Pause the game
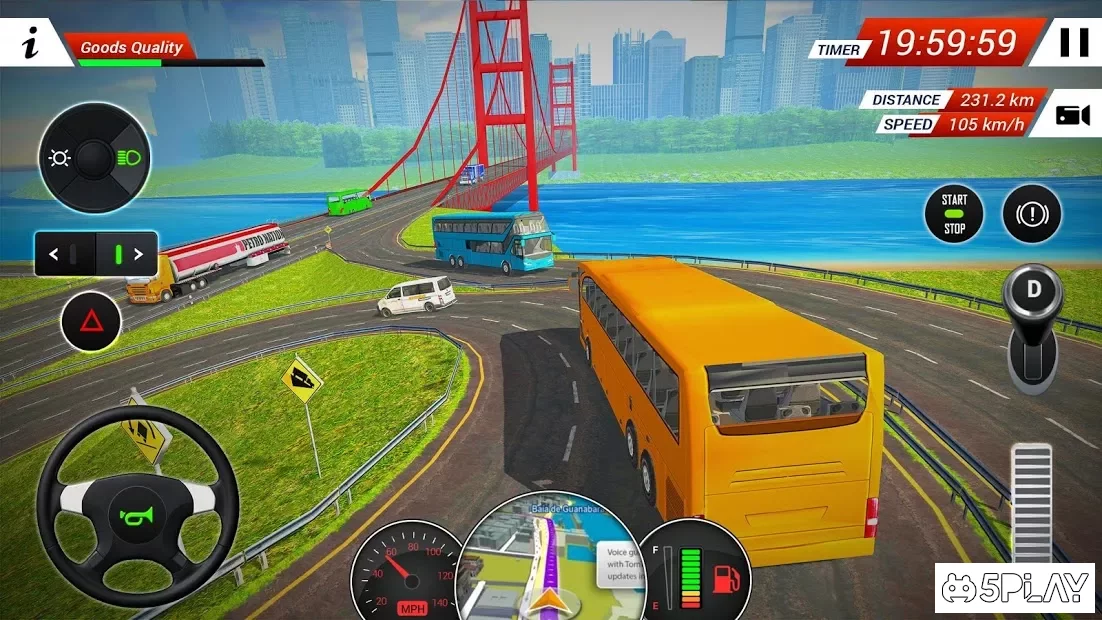 [x=1074, y=43]
